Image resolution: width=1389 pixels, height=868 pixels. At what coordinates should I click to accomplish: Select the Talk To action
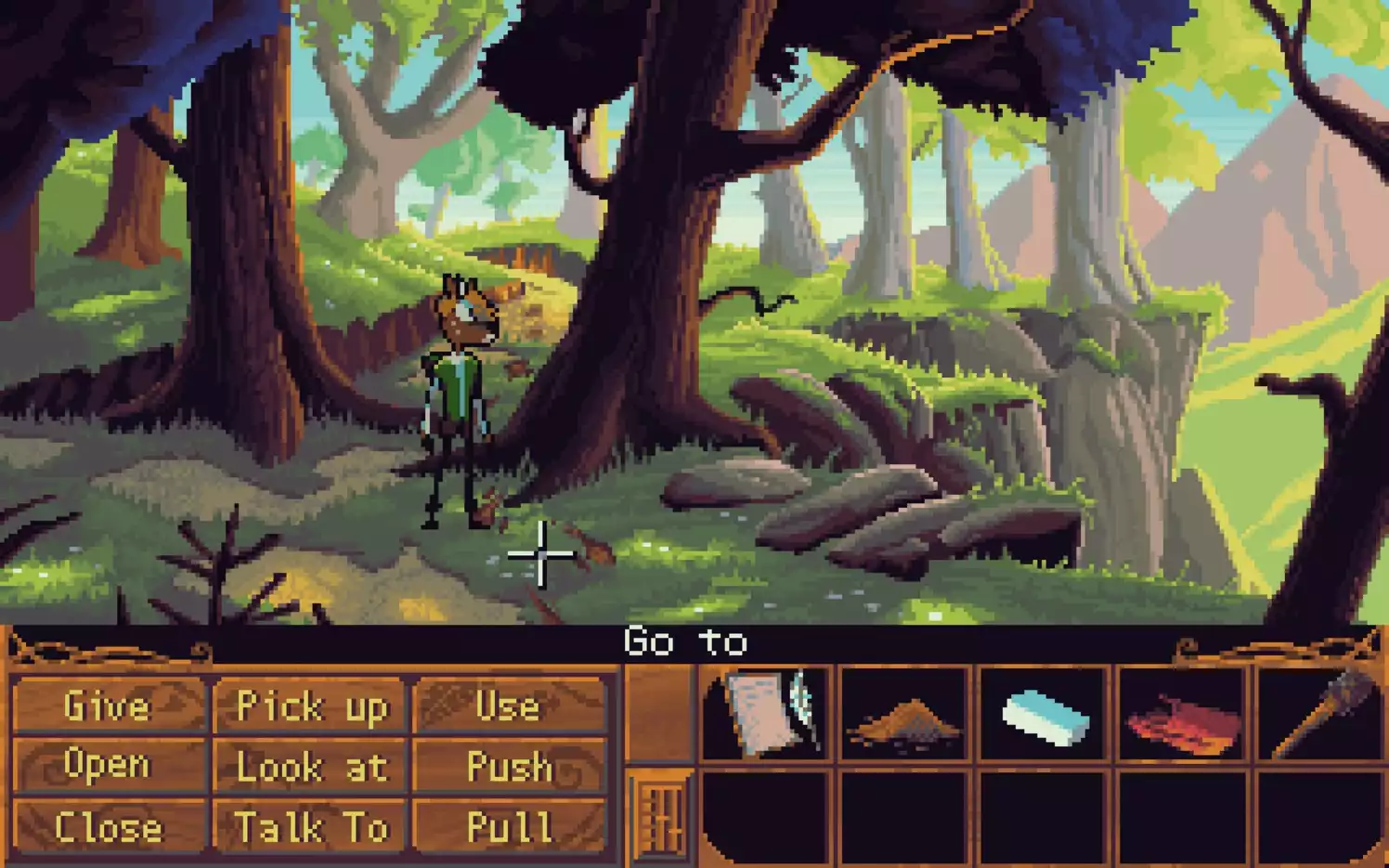(310, 827)
